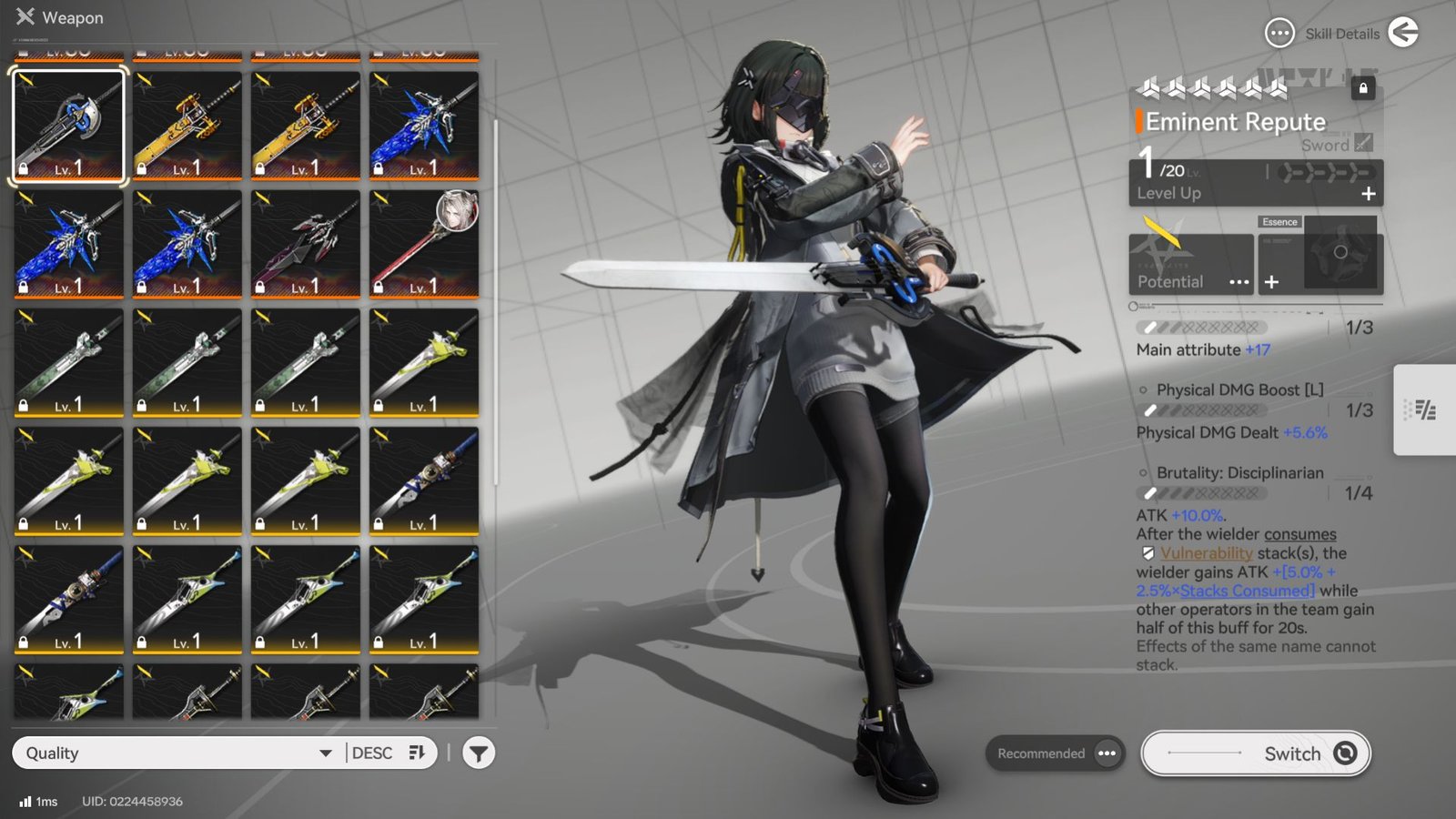Expand the side comparison panel tab
This screenshot has width=1456, height=819.
tap(1424, 409)
